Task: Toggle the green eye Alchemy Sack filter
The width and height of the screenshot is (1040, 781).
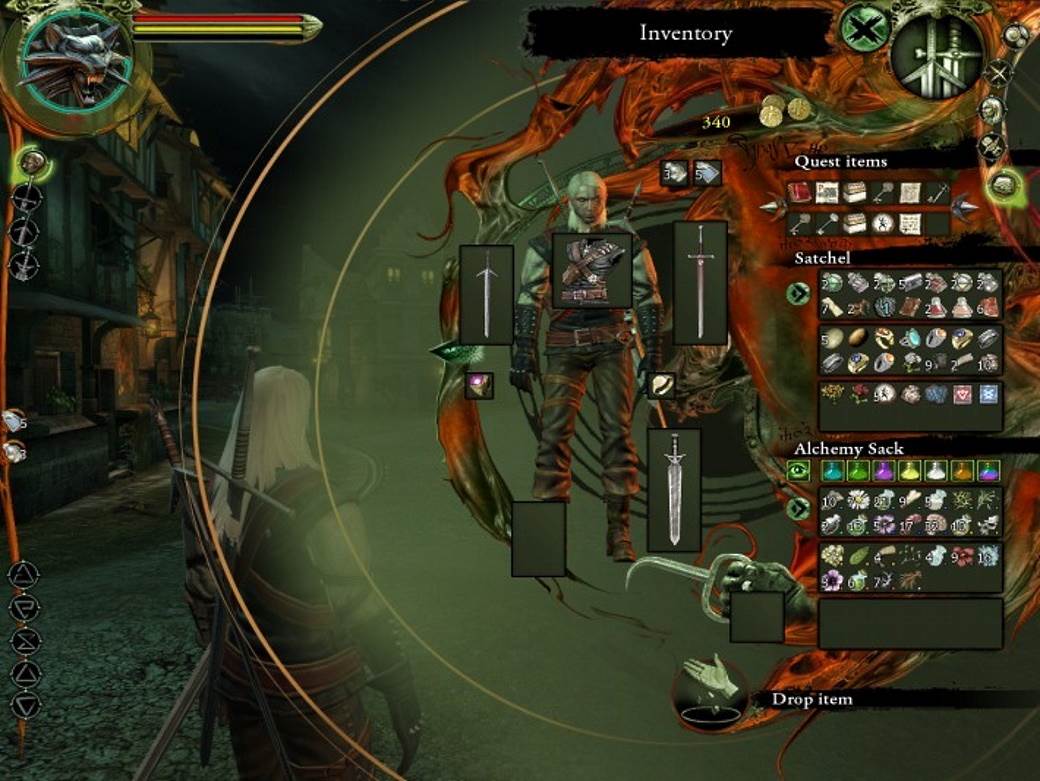Action: [x=799, y=470]
